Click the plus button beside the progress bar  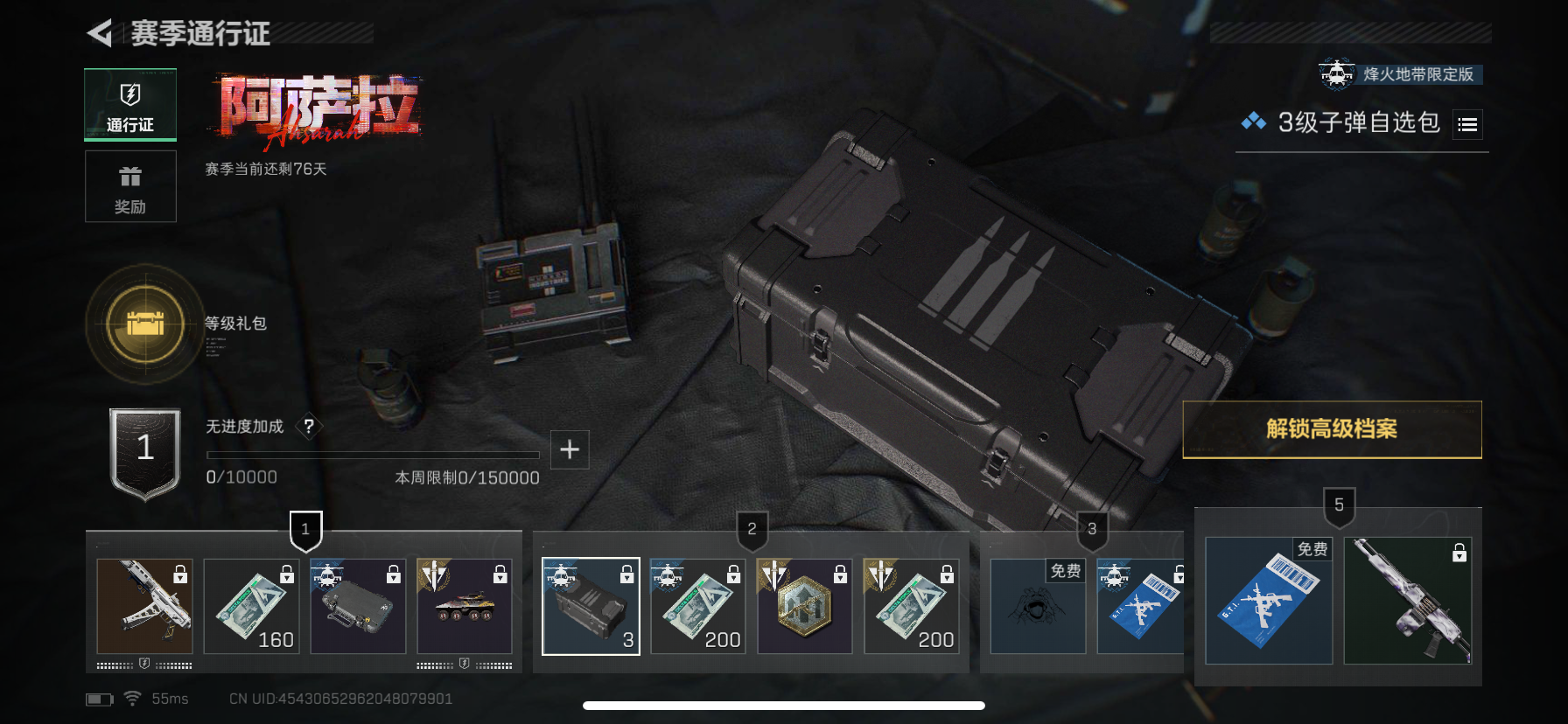pyautogui.click(x=570, y=449)
